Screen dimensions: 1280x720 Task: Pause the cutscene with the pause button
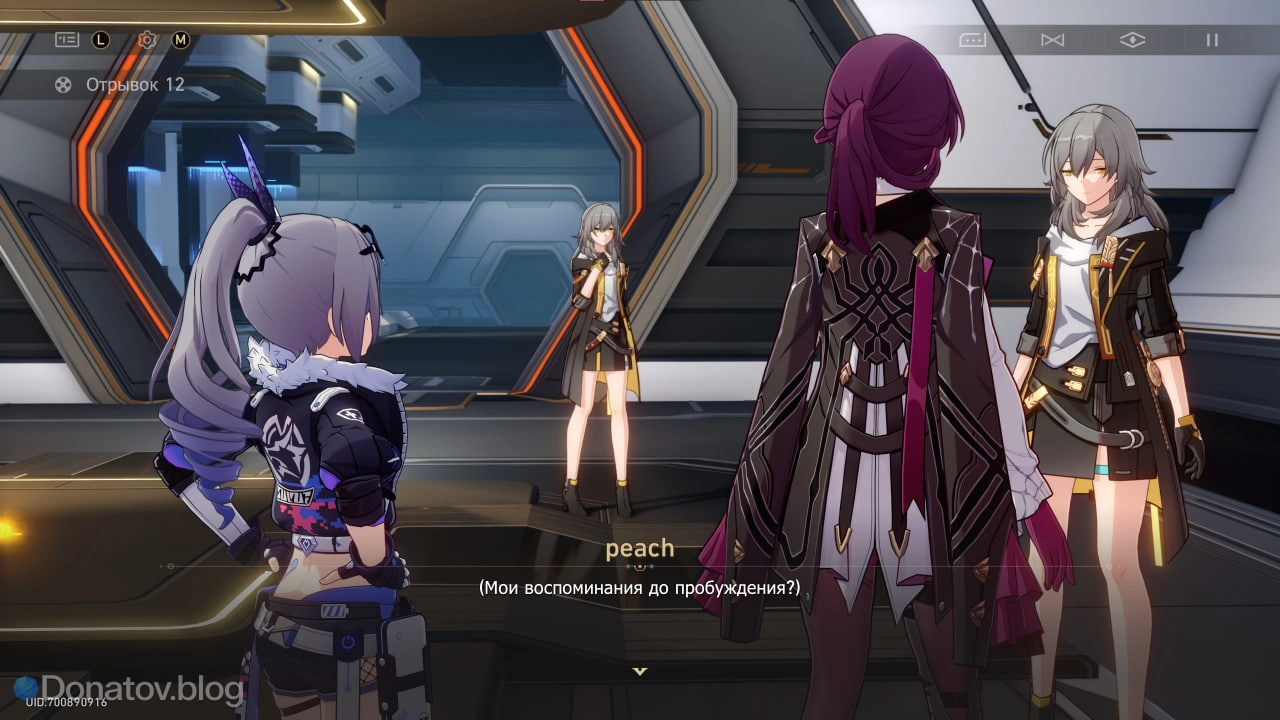[x=1212, y=40]
